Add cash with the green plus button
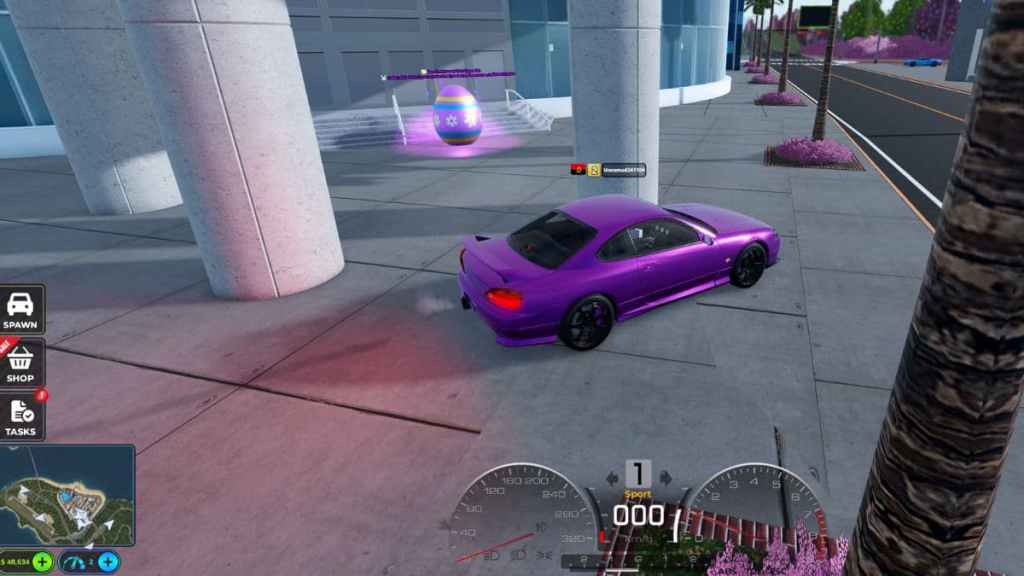The width and height of the screenshot is (1024, 576). pyautogui.click(x=42, y=561)
